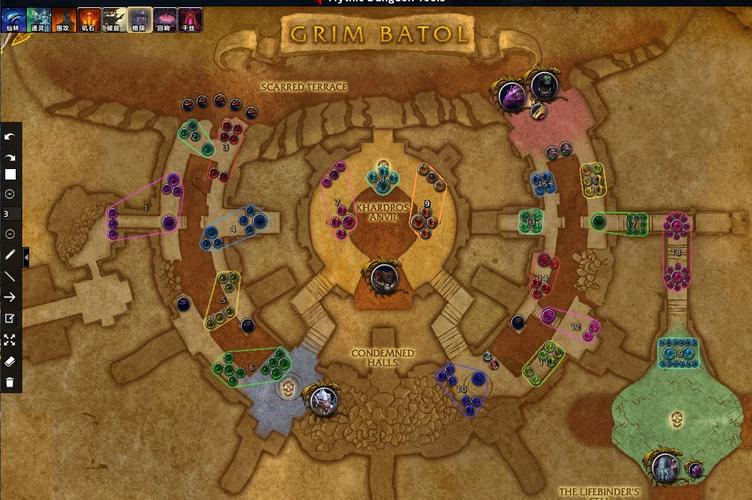Switch to the green forest dungeon icon
752x500 pixels.
tap(39, 18)
